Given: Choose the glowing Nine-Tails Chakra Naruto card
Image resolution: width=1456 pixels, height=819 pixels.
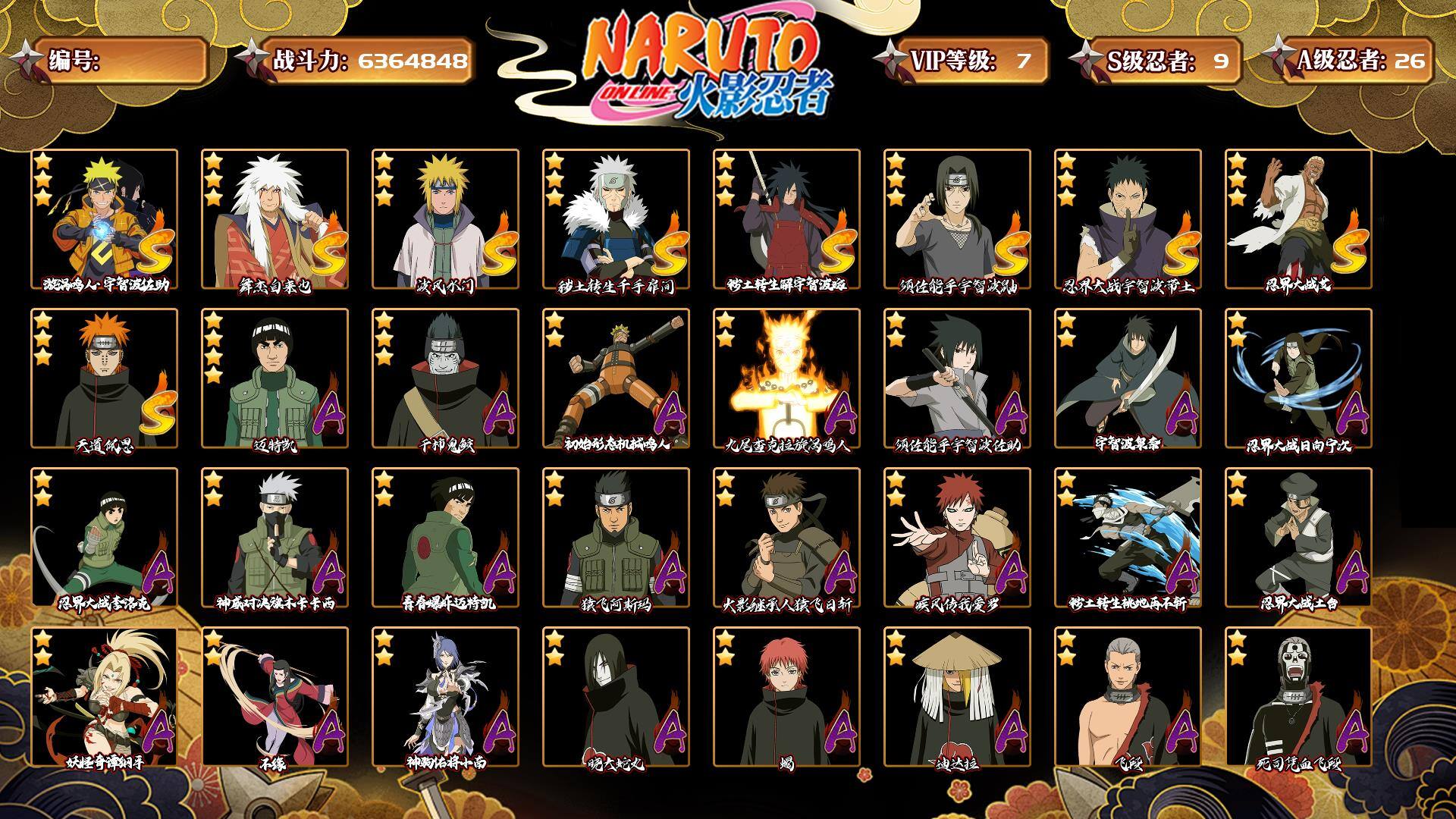Looking at the screenshot, I should [786, 378].
